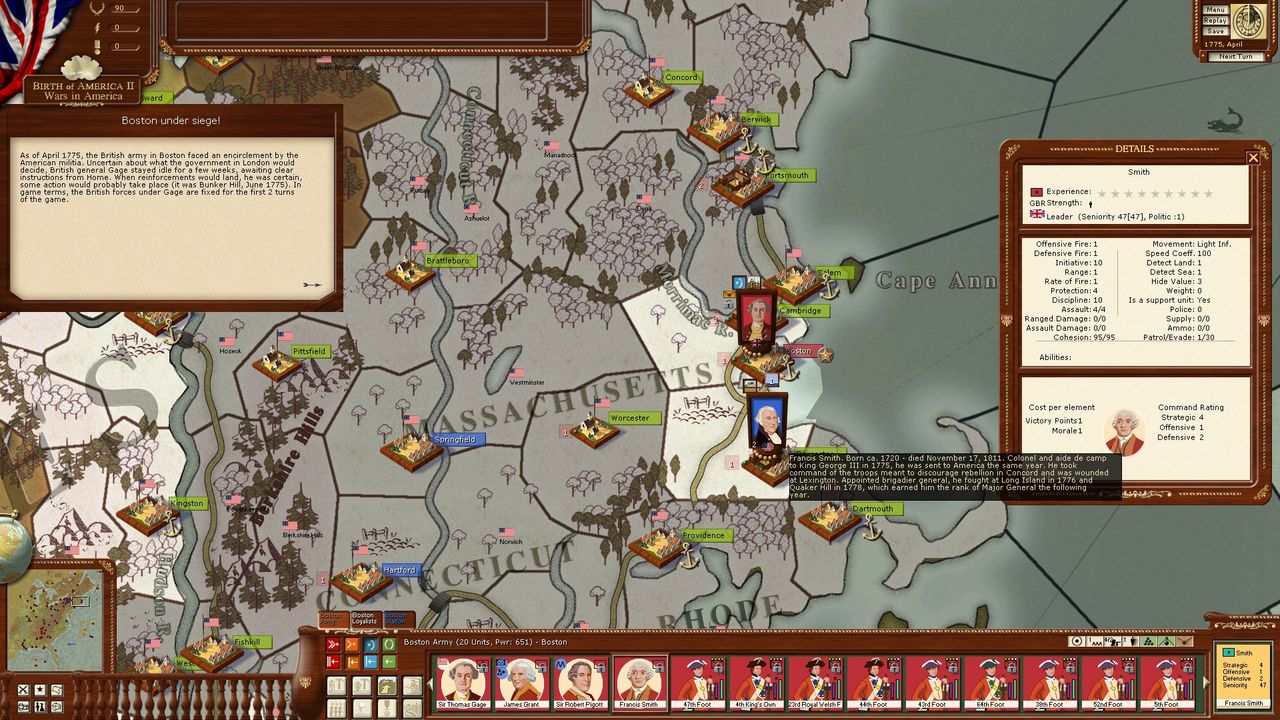
Task: Save the current game
Action: pyautogui.click(x=1215, y=31)
